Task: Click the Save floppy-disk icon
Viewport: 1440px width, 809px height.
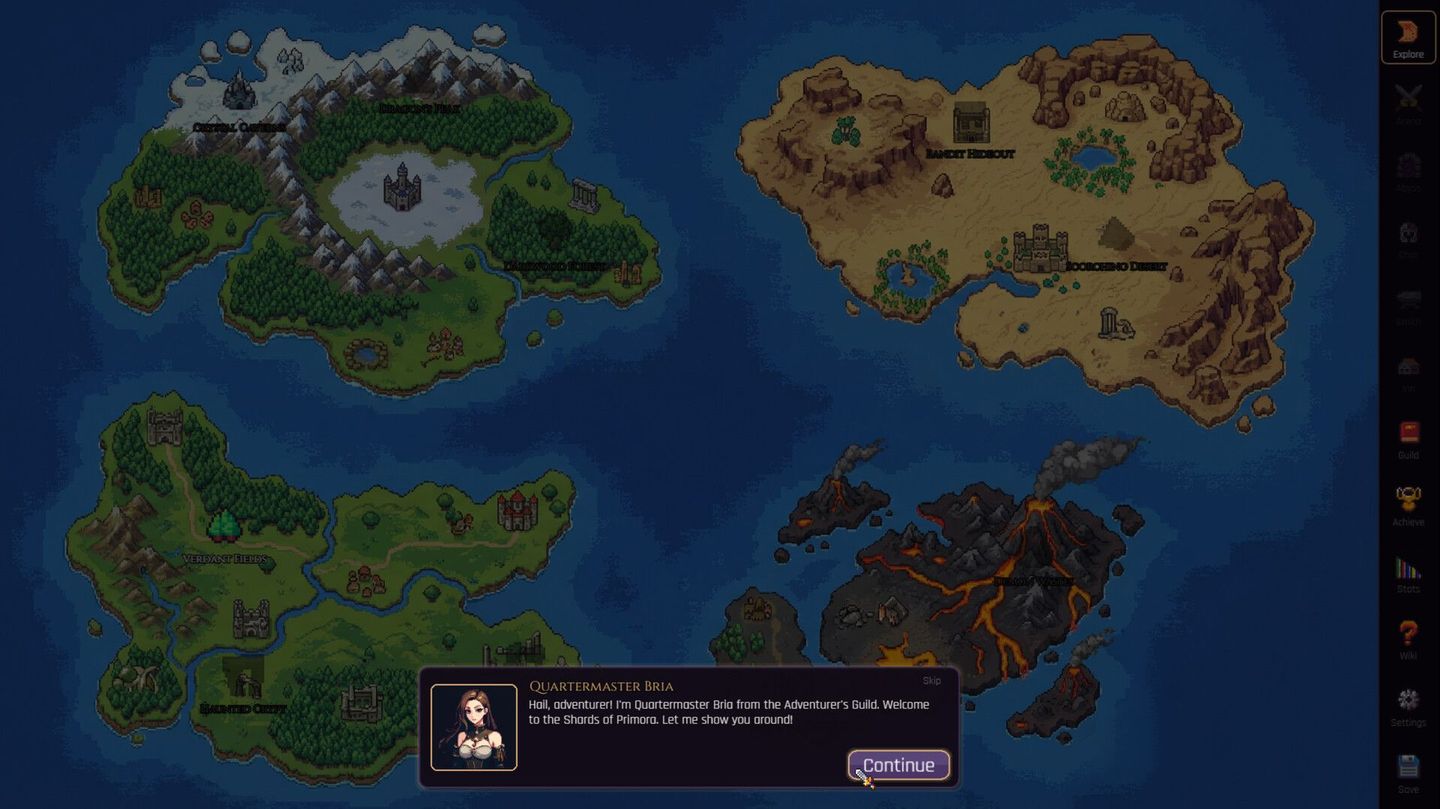Action: click(1408, 772)
